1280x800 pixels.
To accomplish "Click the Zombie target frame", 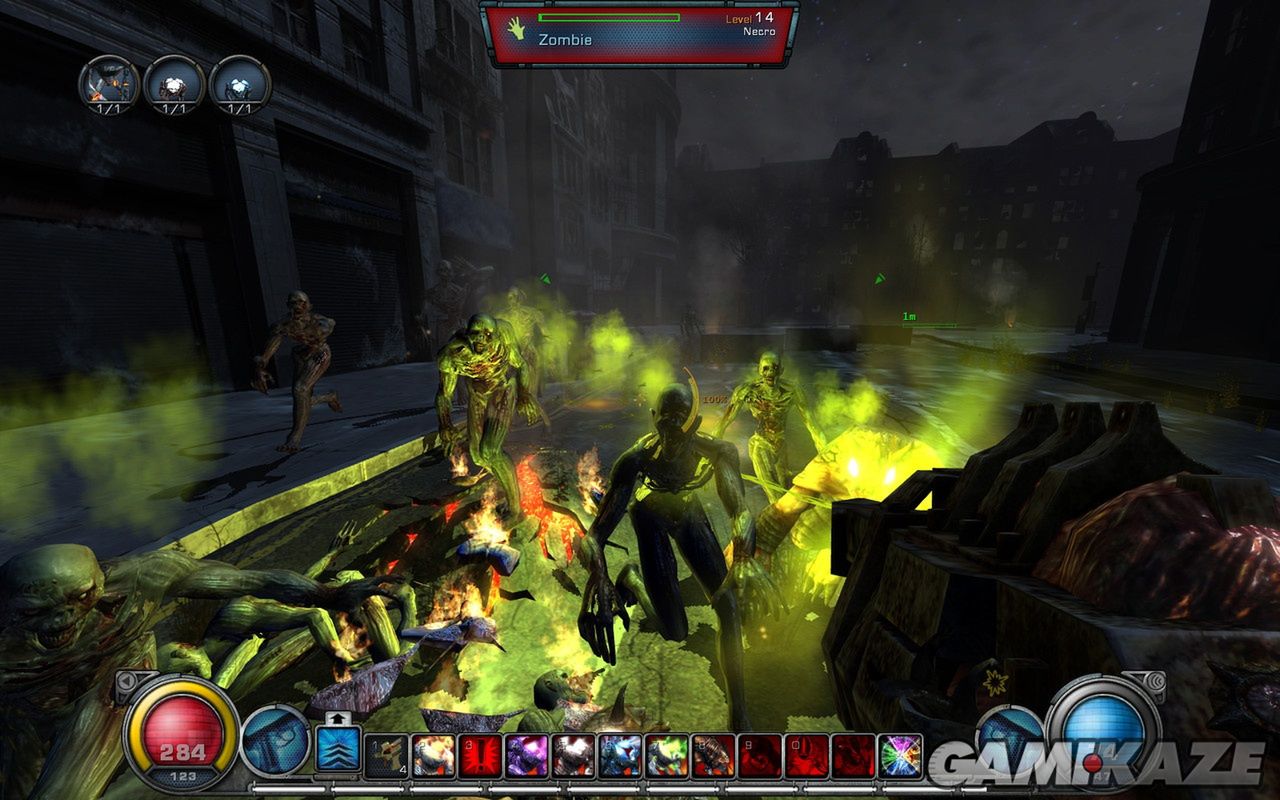I will (639, 33).
